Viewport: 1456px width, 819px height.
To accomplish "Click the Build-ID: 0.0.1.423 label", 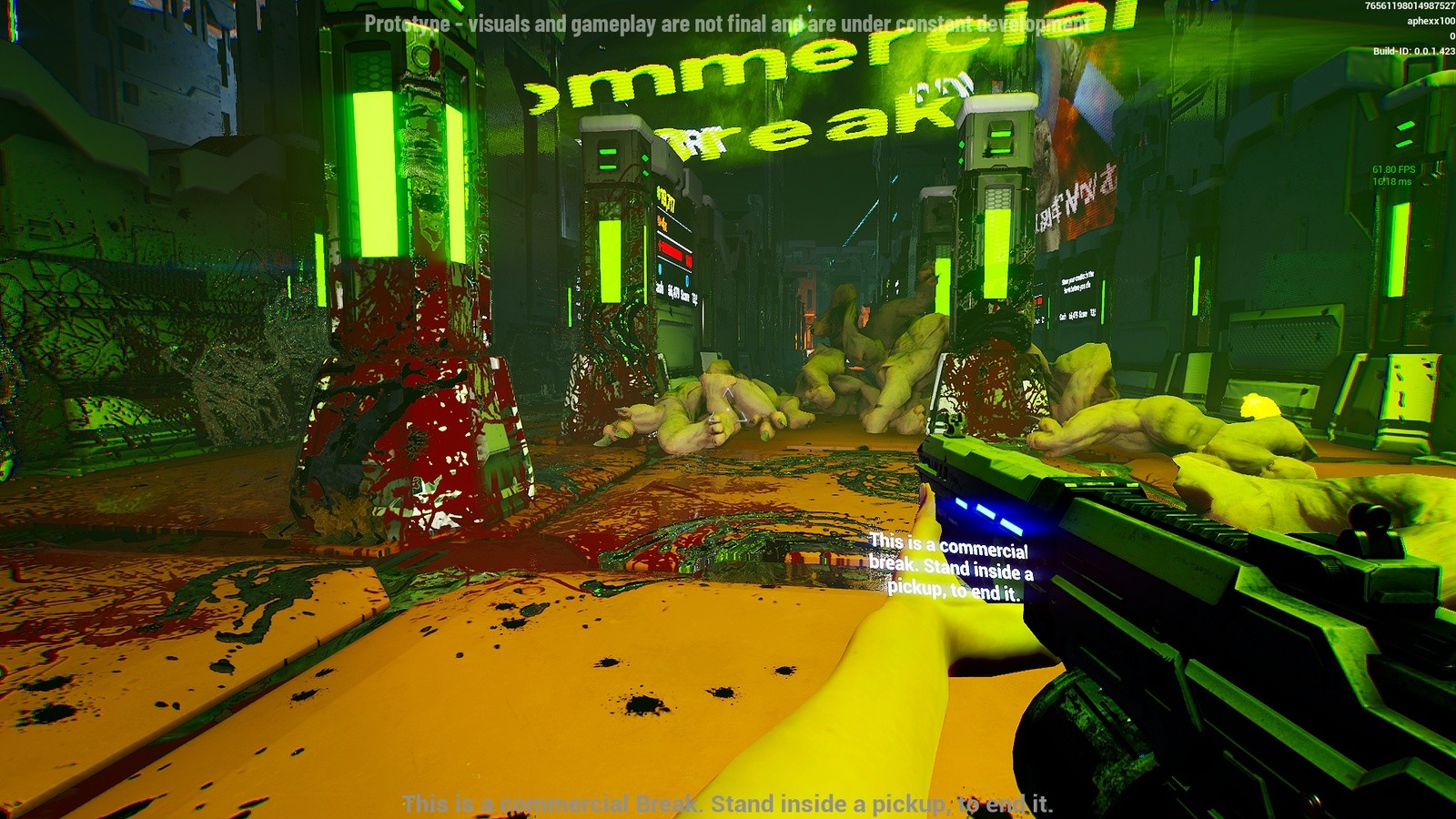I will point(1405,49).
